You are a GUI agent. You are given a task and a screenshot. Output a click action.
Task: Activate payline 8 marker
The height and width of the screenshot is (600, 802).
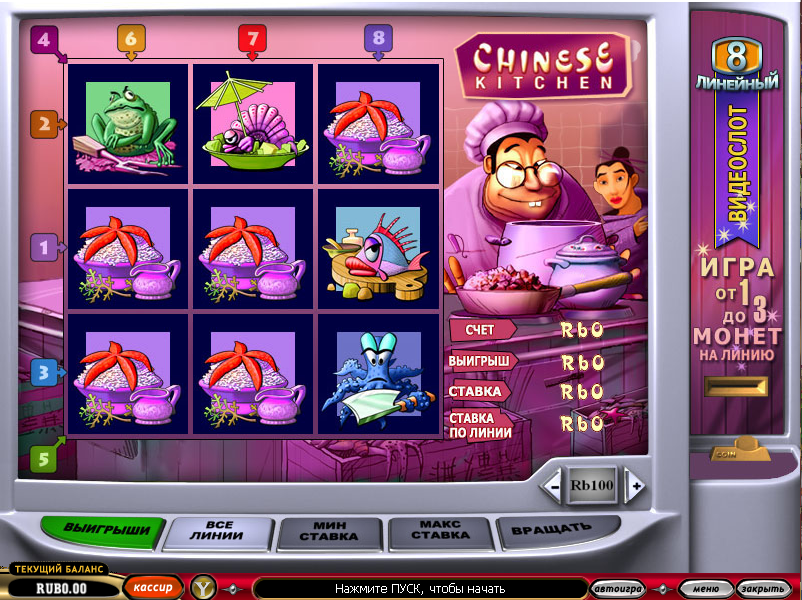[377, 39]
